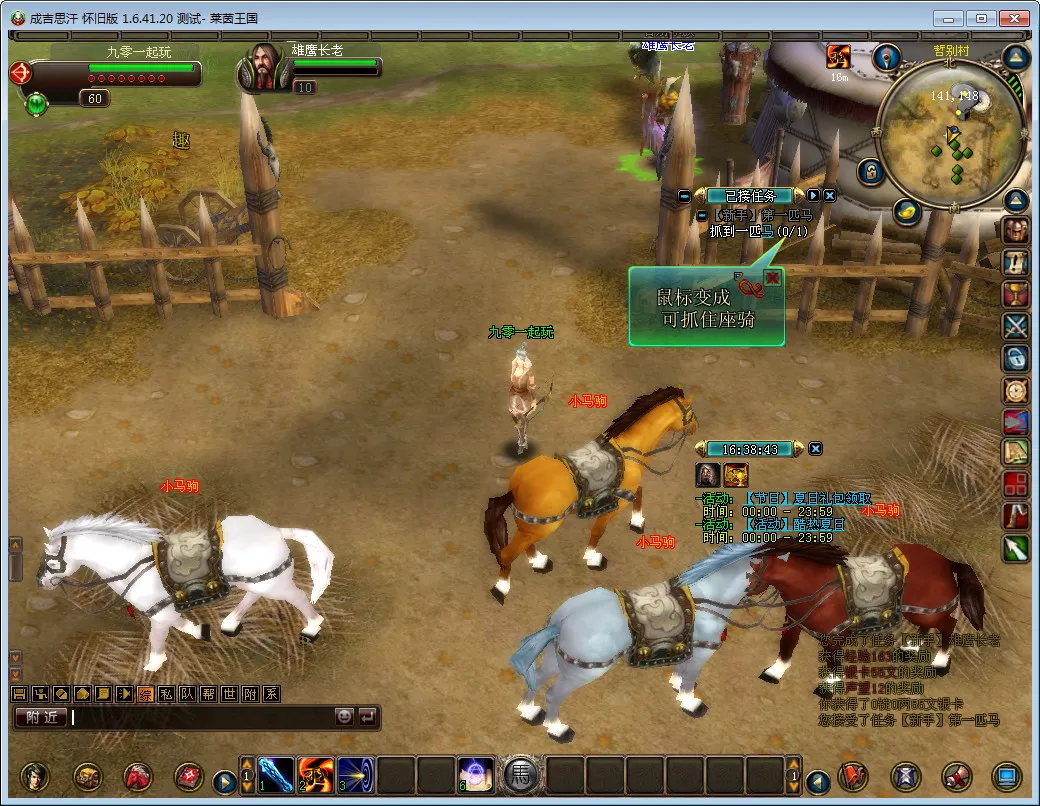This screenshot has width=1040, height=806.
Task: Open the gold ingot shop button
Action: coord(907,211)
